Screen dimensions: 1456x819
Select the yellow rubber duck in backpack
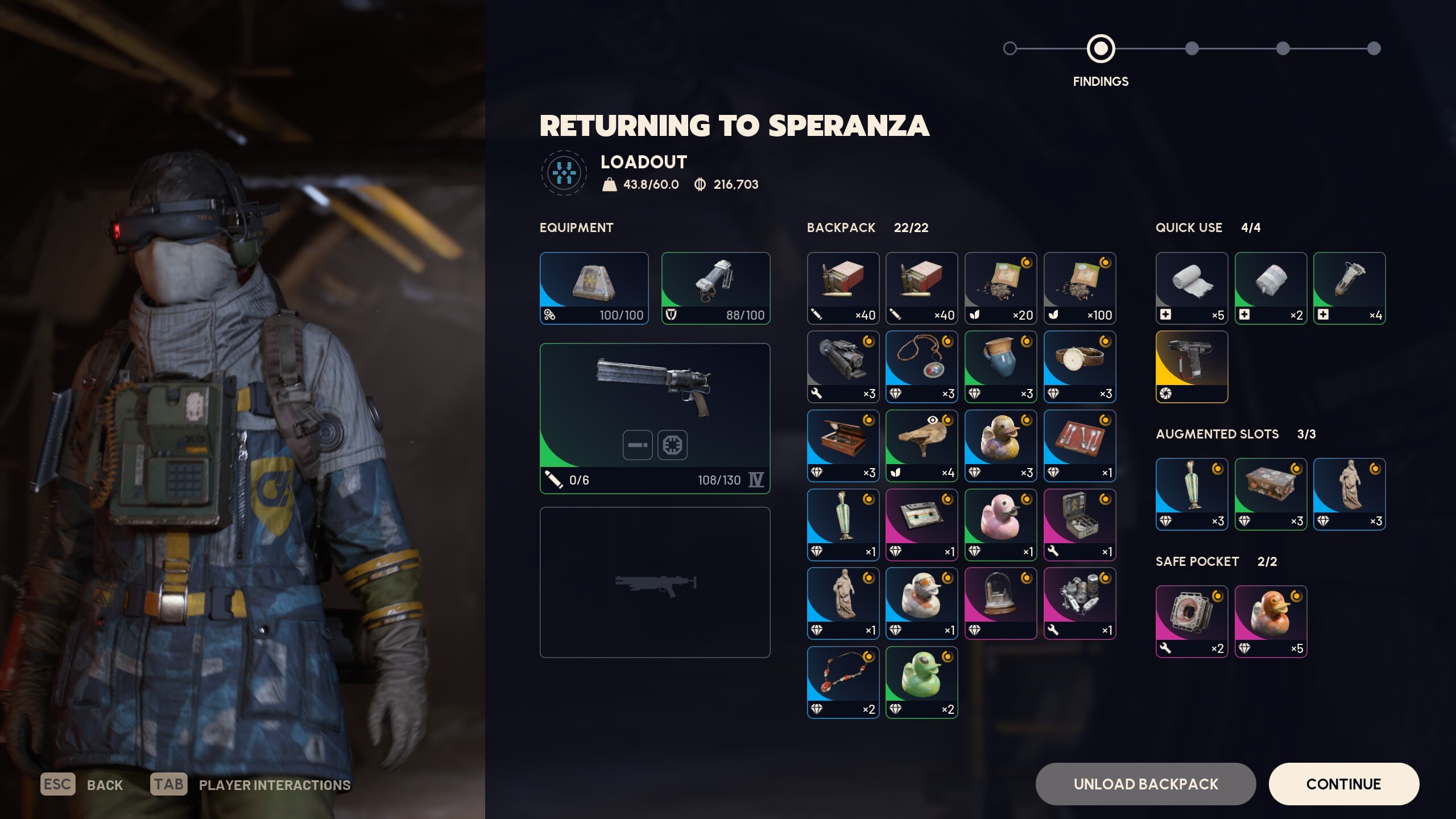coord(1000,445)
